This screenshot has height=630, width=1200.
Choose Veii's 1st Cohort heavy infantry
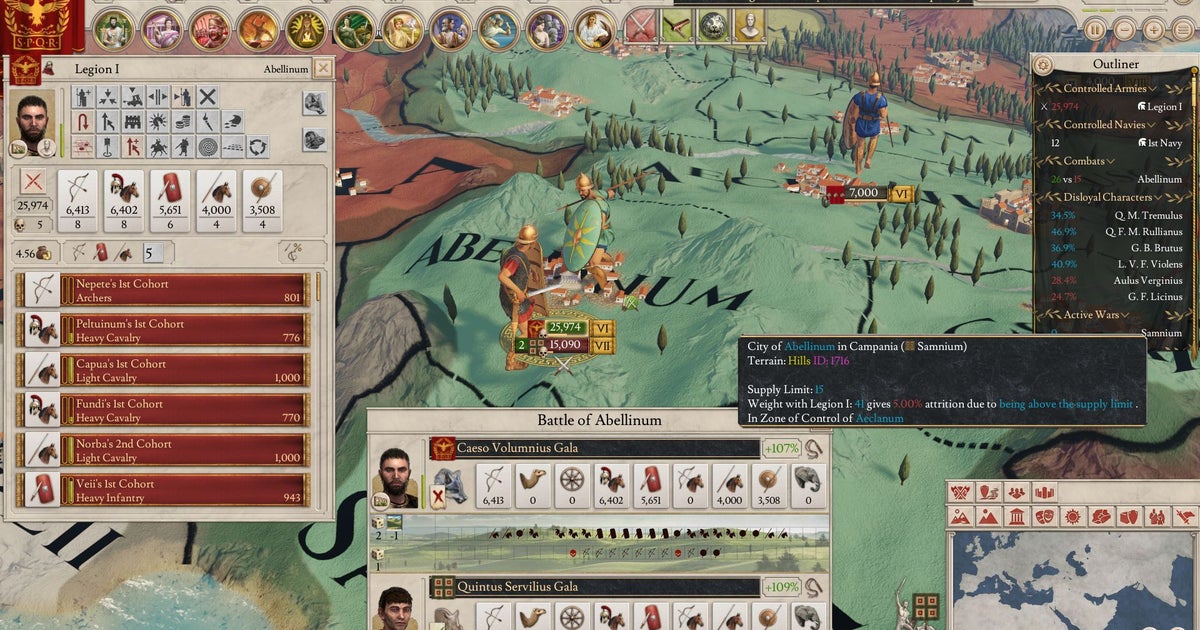coord(166,490)
